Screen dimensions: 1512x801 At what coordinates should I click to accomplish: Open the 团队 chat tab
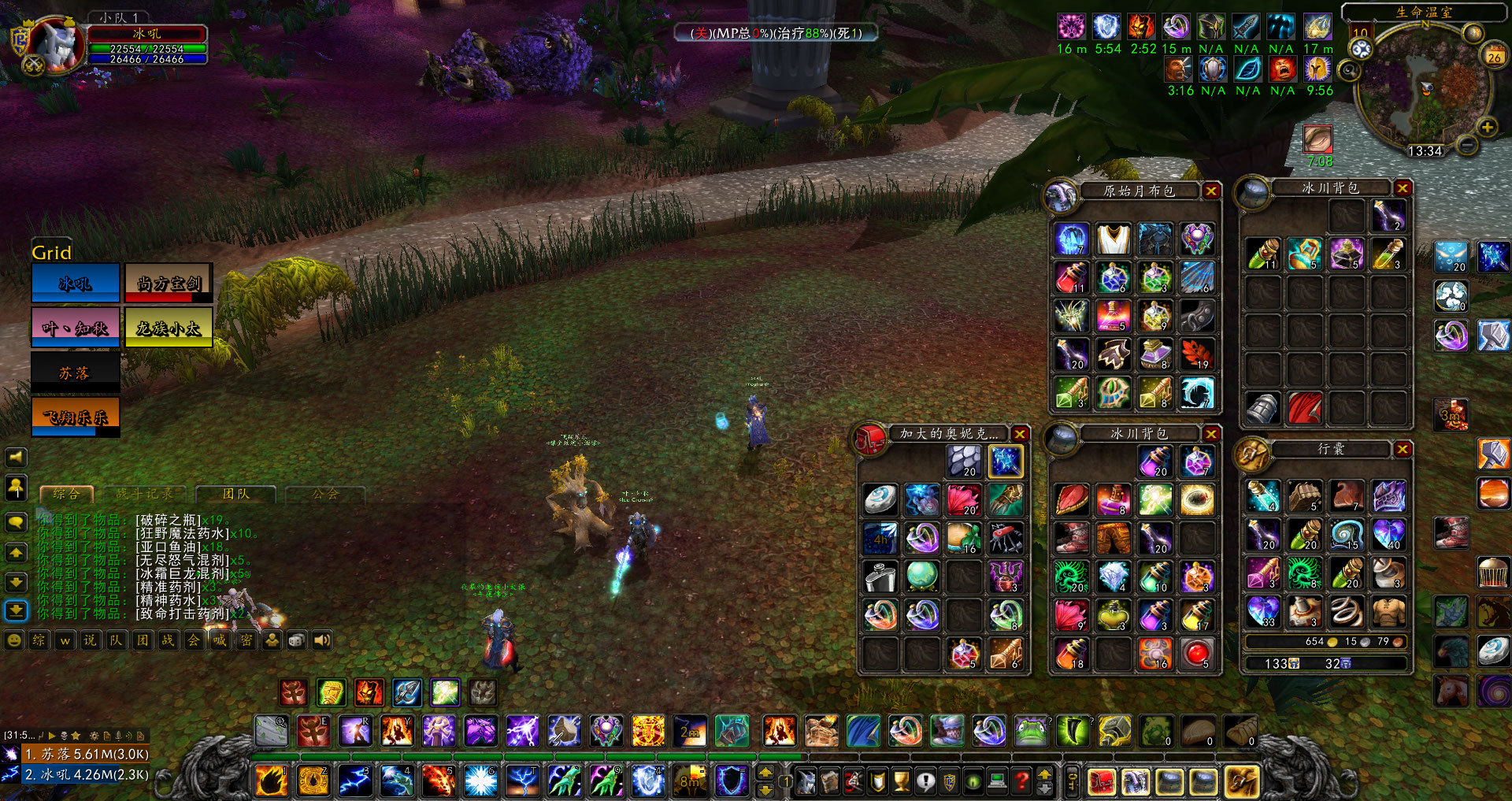coord(235,494)
